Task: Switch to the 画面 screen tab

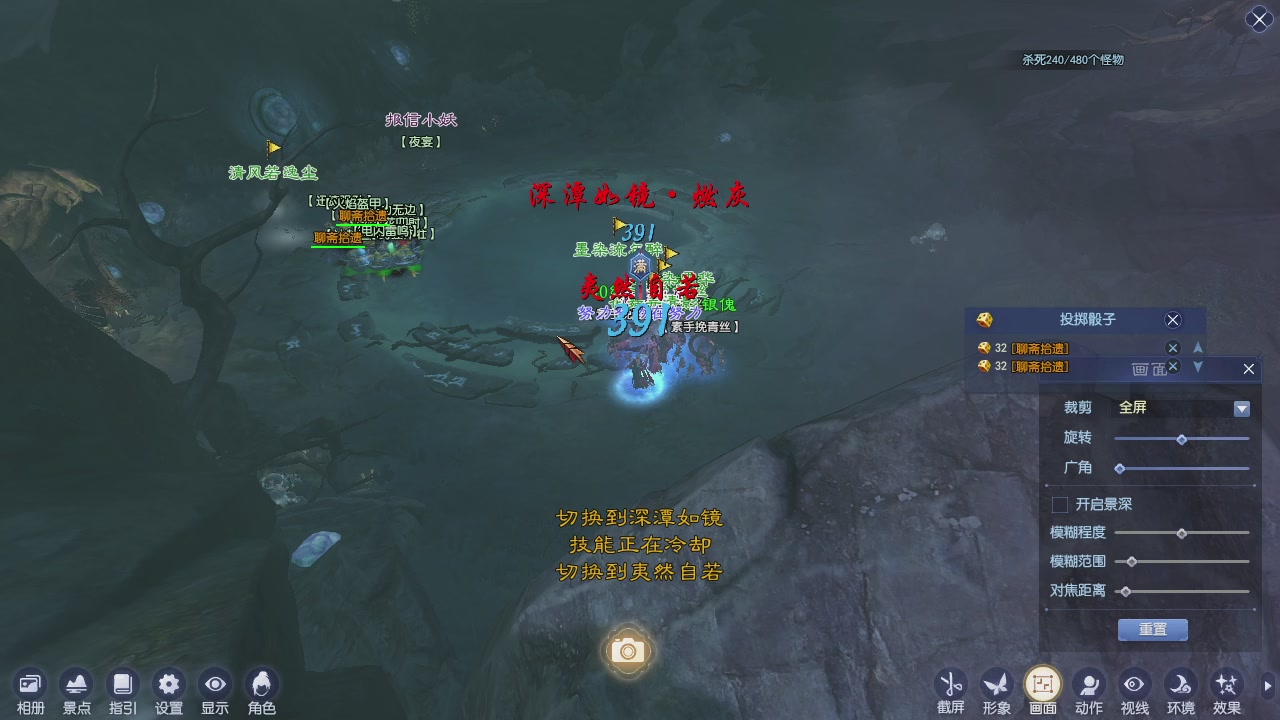Action: (x=1042, y=681)
